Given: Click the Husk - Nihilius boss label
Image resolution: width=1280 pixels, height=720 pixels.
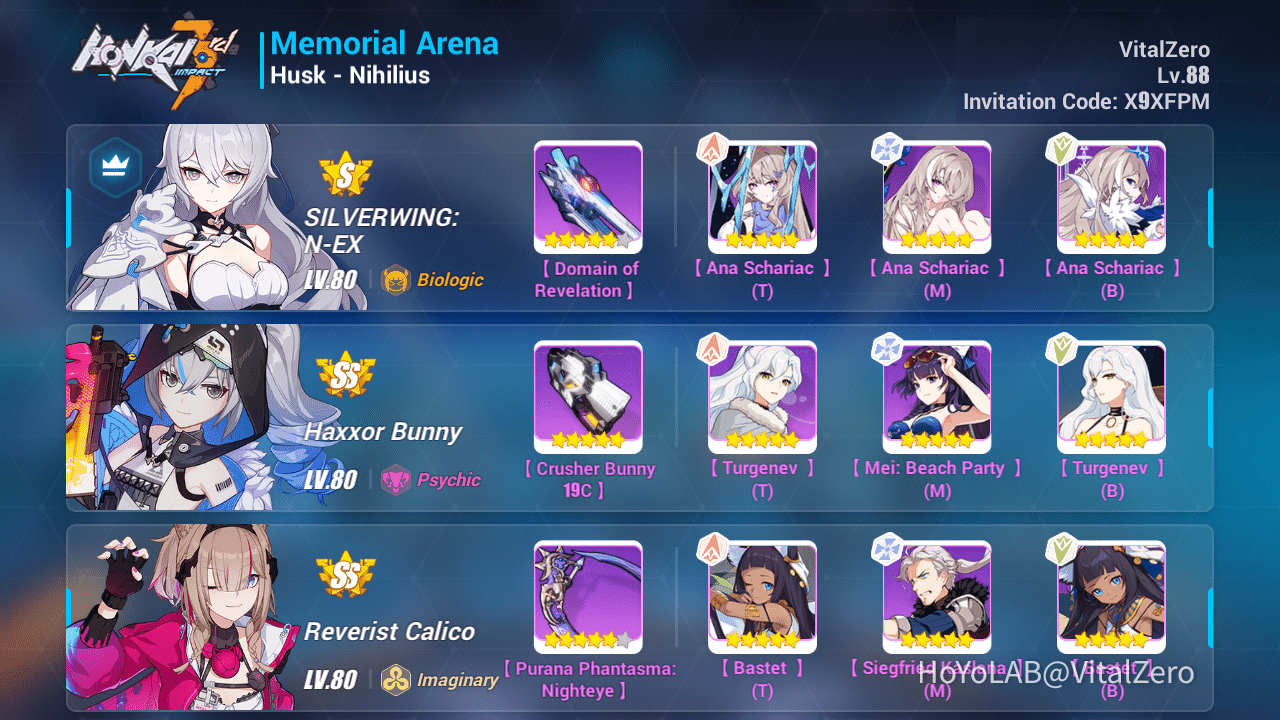Looking at the screenshot, I should tap(348, 75).
